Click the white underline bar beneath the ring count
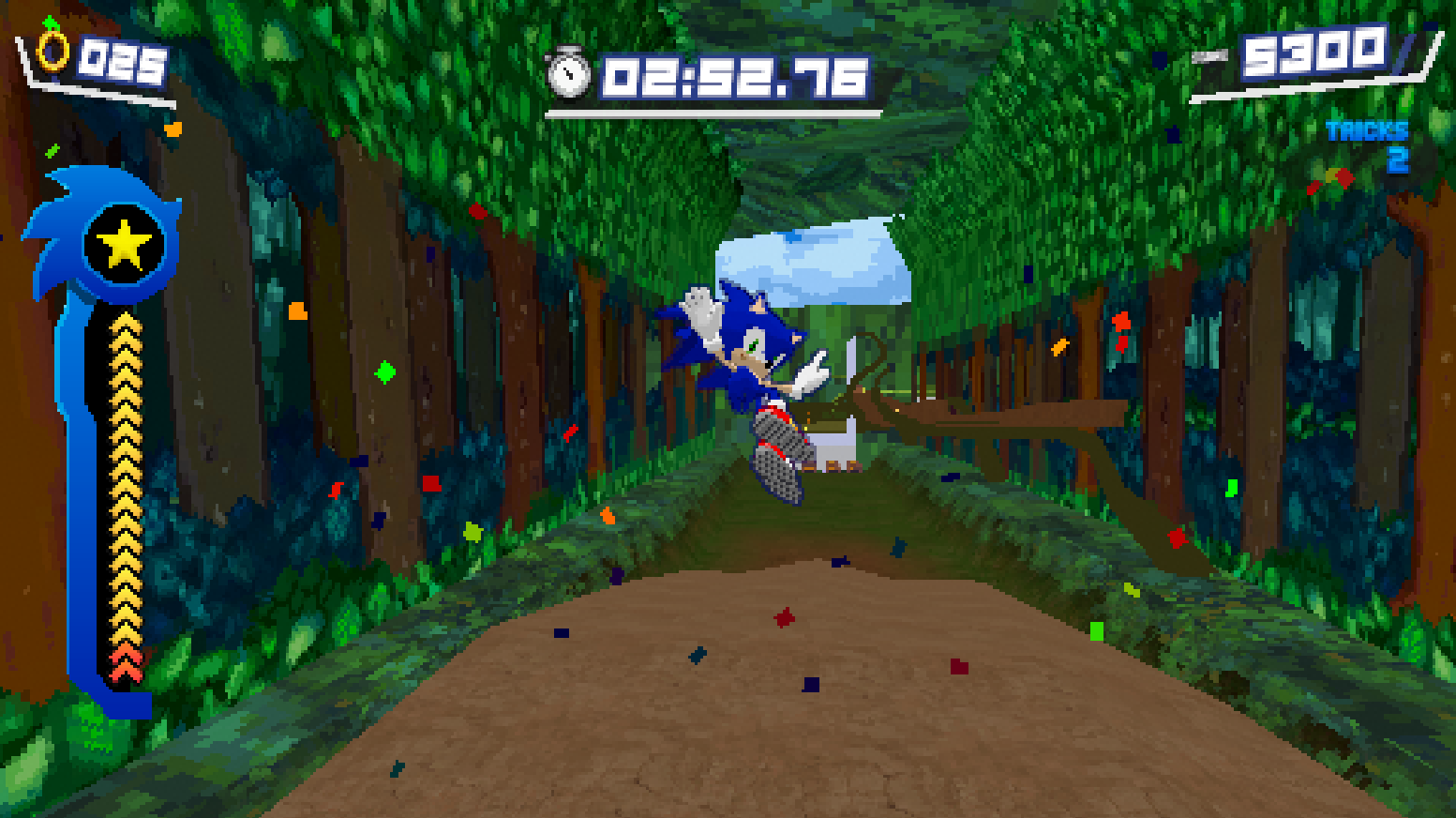The height and width of the screenshot is (818, 1456). coord(103,94)
